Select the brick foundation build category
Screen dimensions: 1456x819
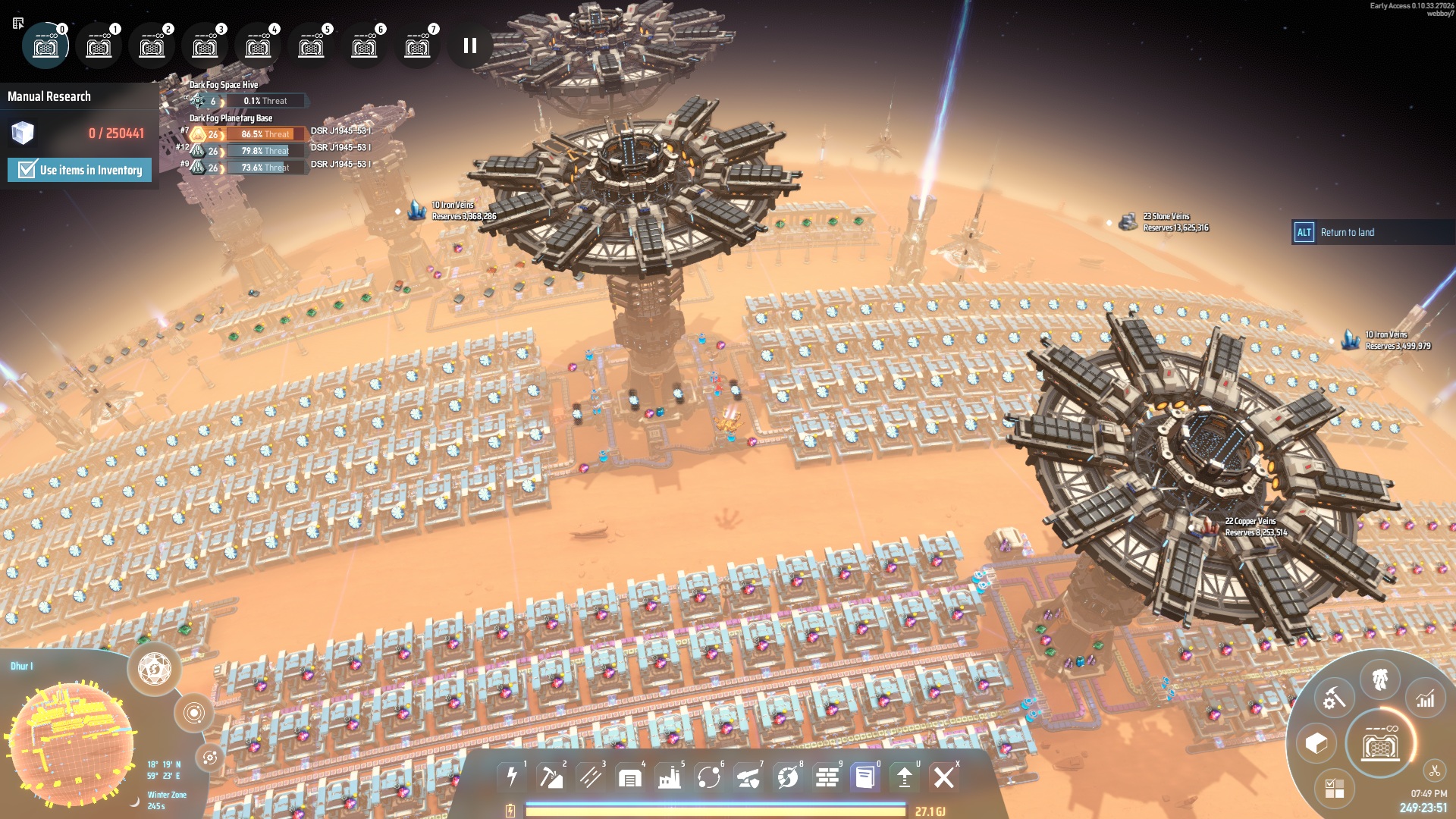coord(827,777)
